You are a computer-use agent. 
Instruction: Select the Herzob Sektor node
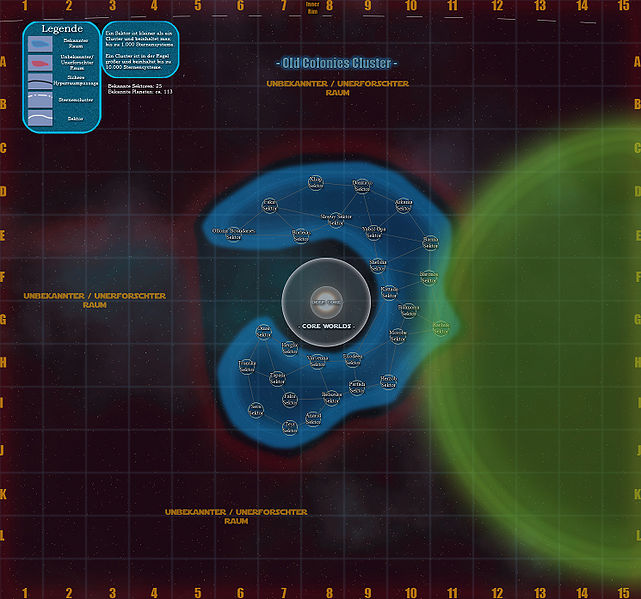coord(388,381)
